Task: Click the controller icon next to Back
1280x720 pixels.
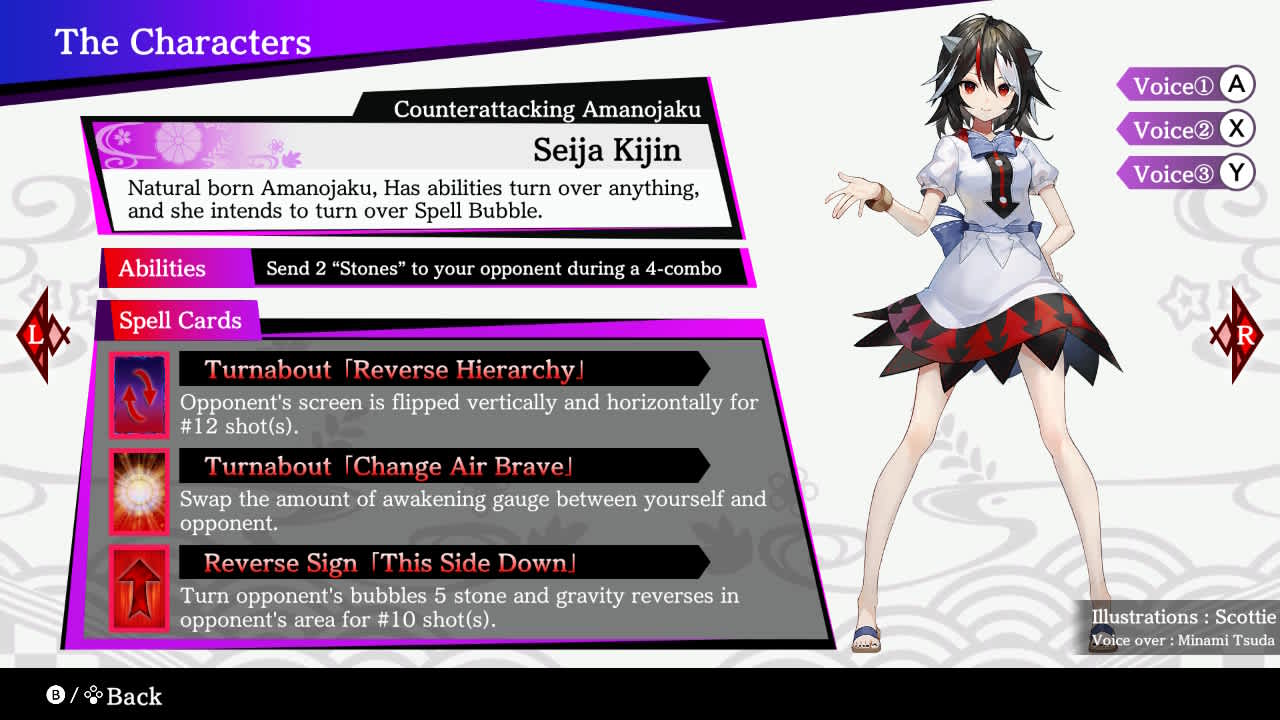Action: coord(94,696)
